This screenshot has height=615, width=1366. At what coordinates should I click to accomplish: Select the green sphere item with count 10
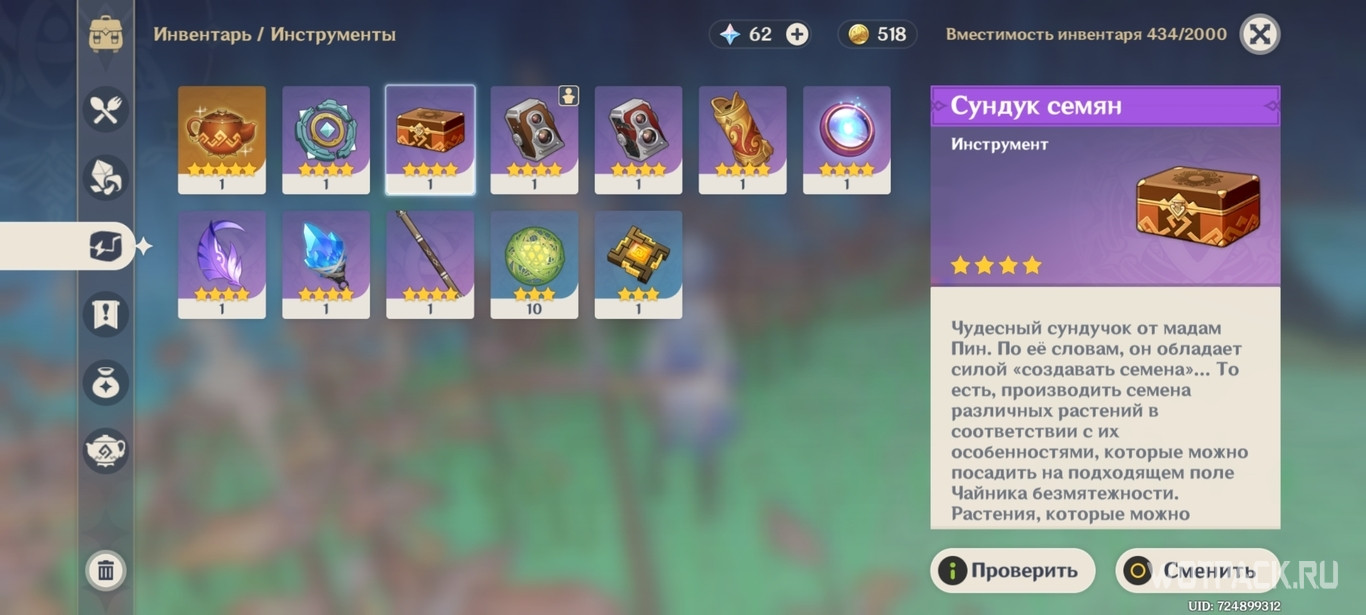[x=534, y=264]
